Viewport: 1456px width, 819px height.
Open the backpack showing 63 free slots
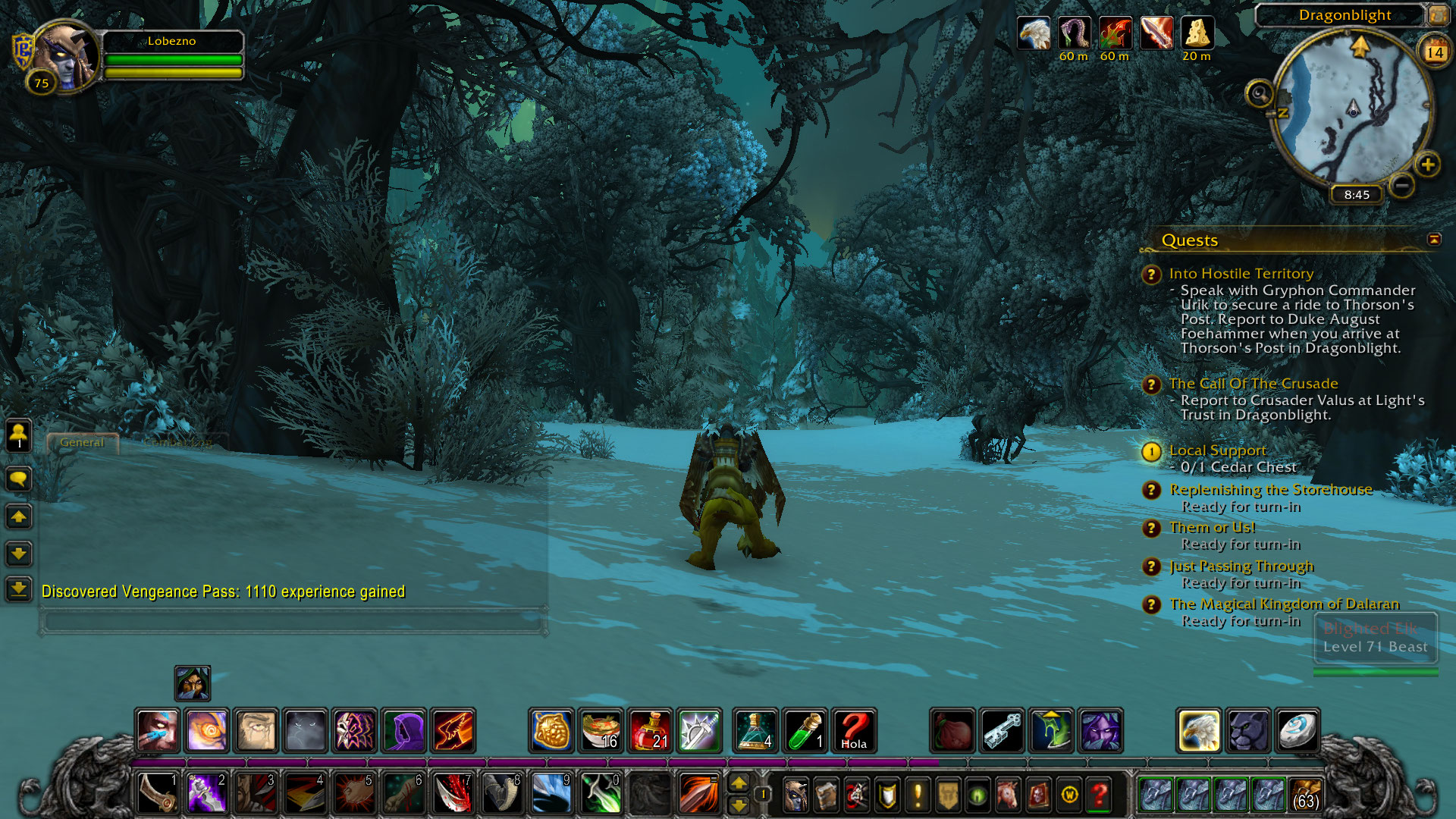1304,795
